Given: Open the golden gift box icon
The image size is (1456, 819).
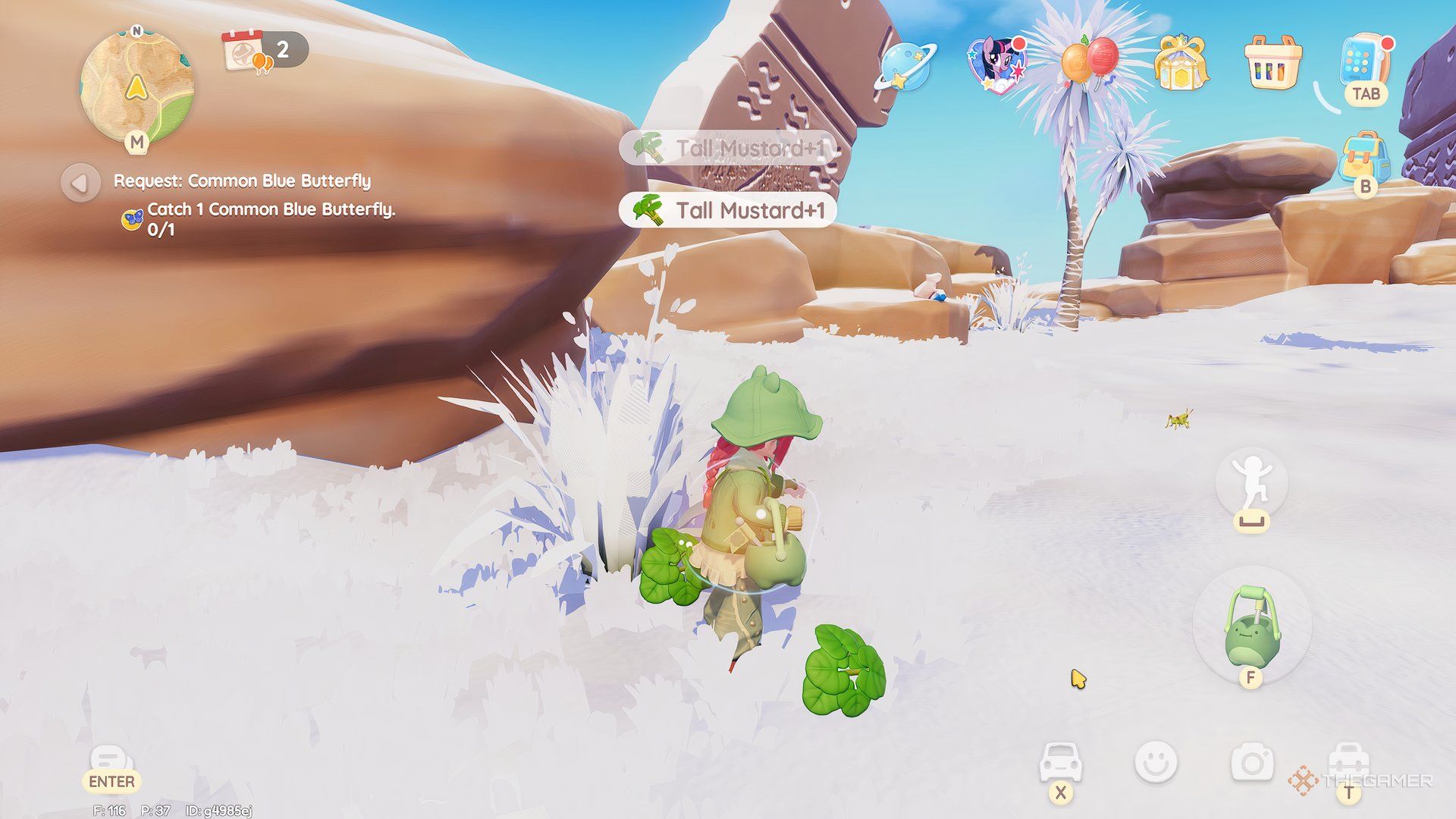Looking at the screenshot, I should point(1180,62).
